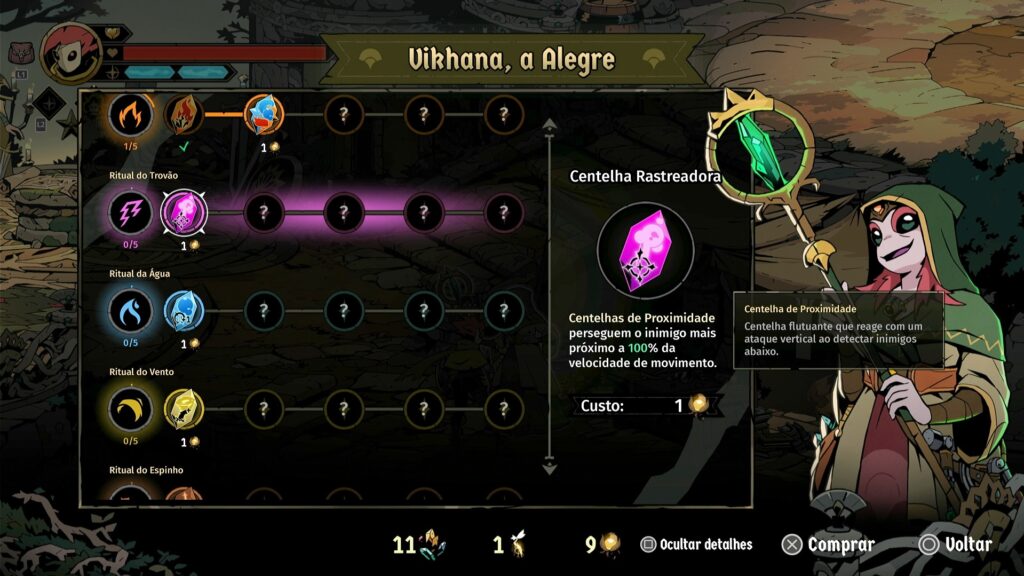Image resolution: width=1024 pixels, height=576 pixels.
Task: Go back with the Voltar button
Action: [956, 545]
